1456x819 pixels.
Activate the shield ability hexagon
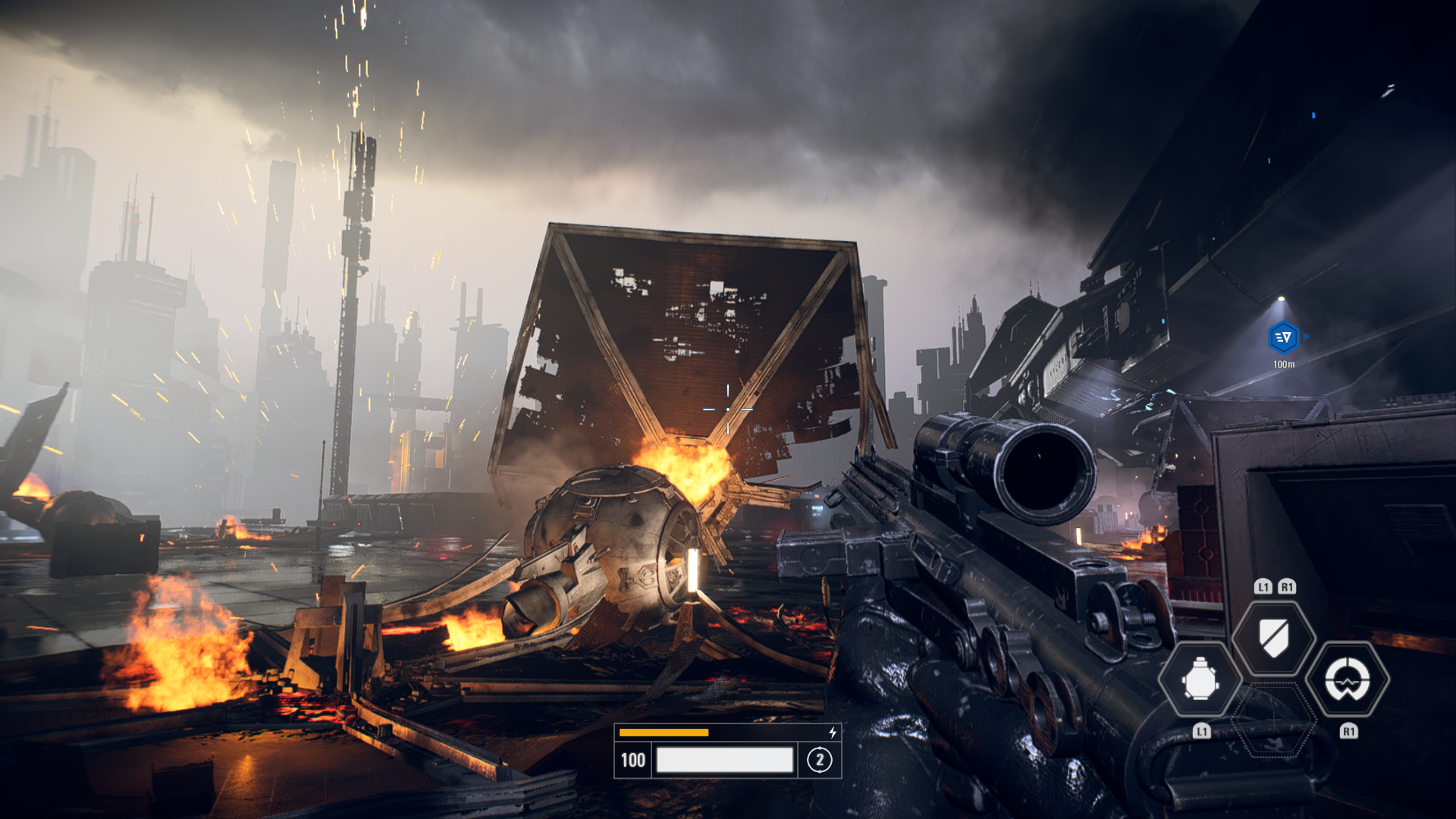pos(1274,638)
